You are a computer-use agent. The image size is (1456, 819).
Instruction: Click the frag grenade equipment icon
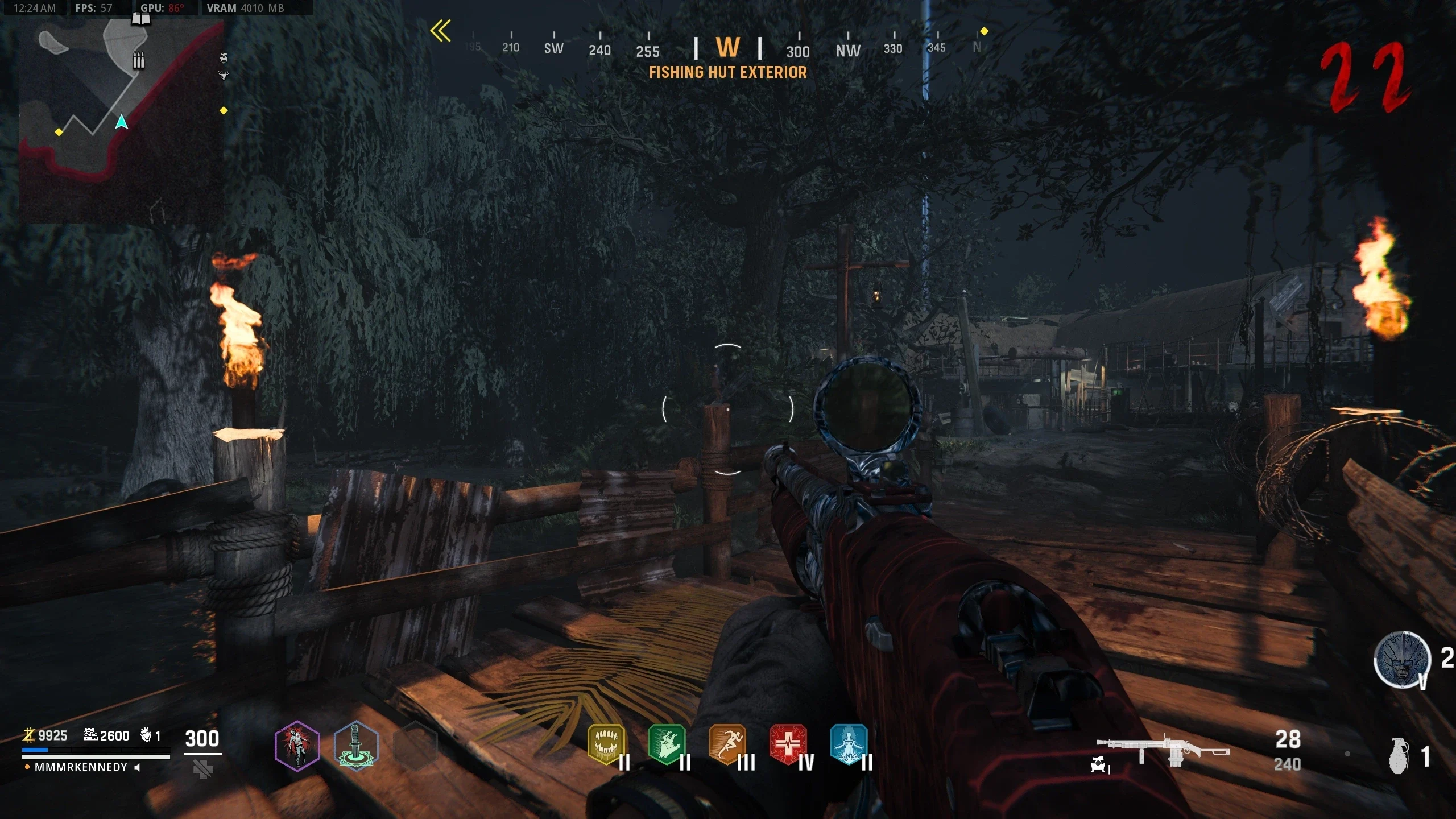(1400, 756)
